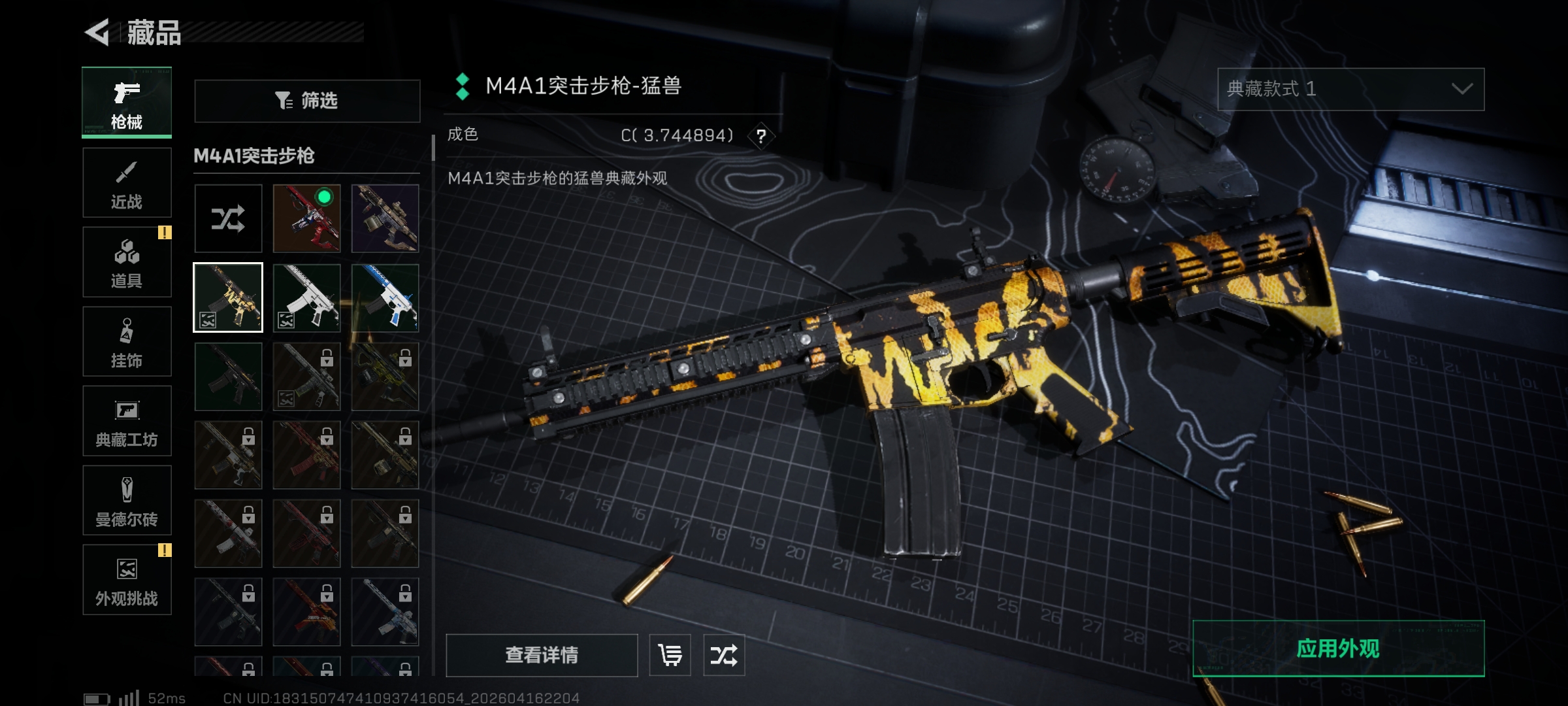Choose the red equipped M4A1 skin
Screen dimensions: 1568x706
click(306, 218)
